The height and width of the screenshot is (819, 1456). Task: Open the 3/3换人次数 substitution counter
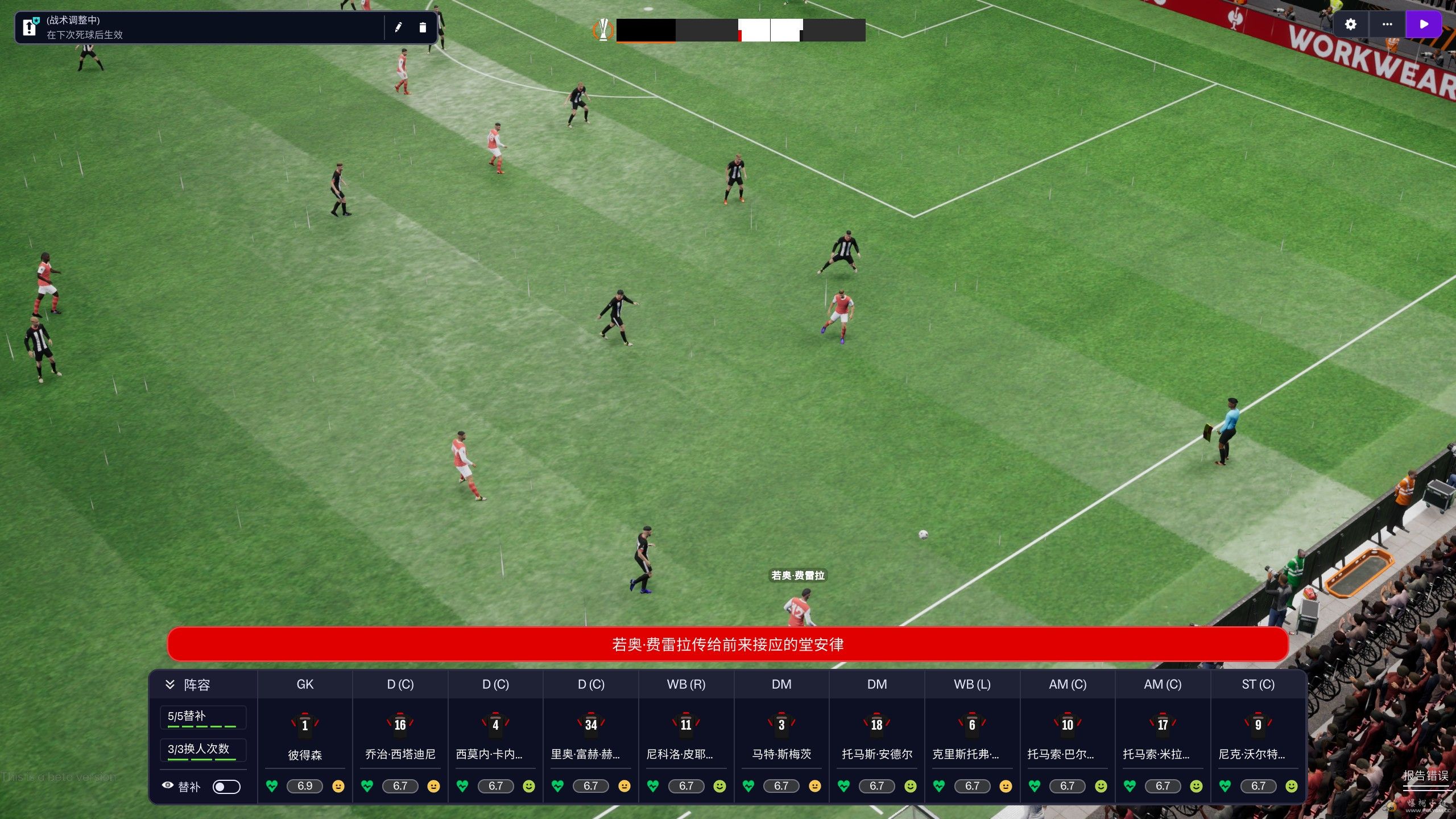[202, 750]
